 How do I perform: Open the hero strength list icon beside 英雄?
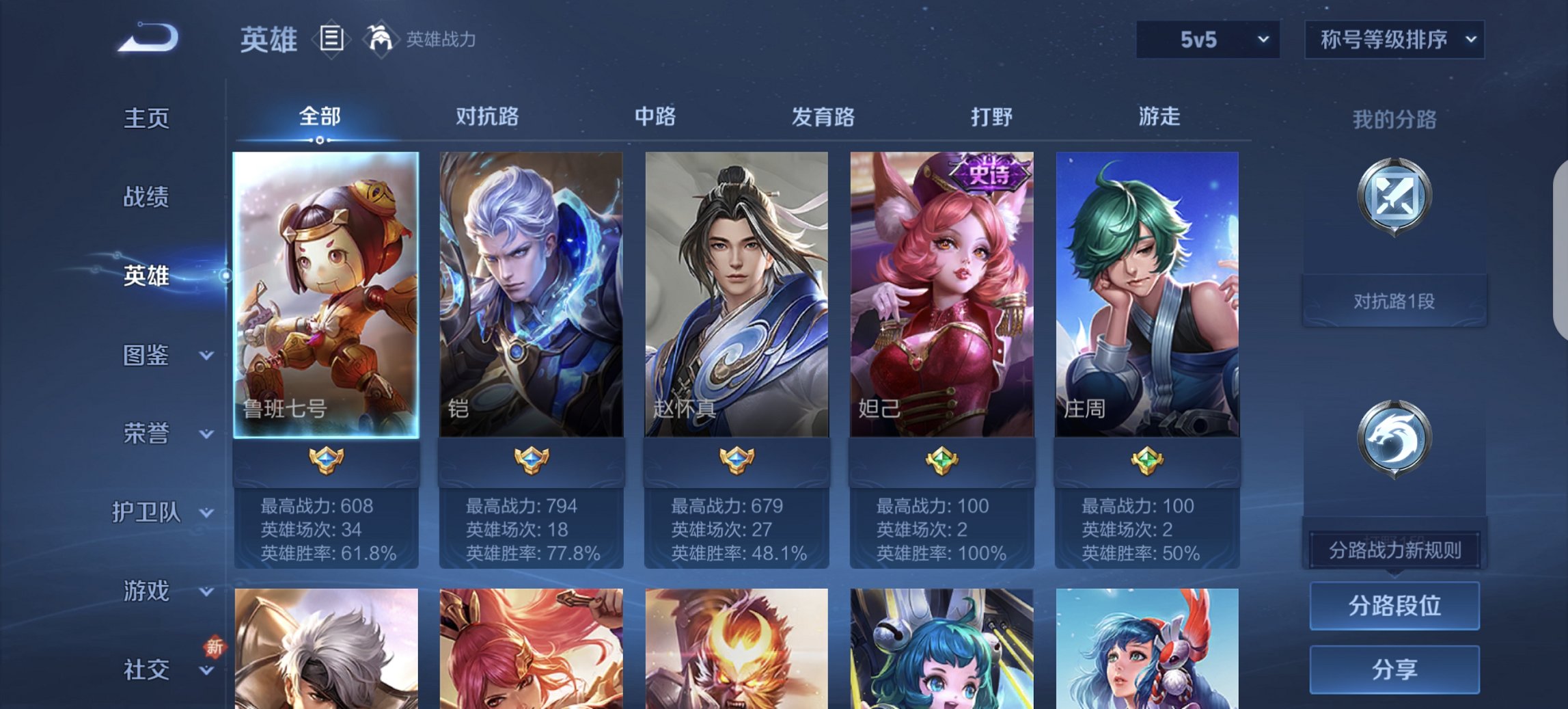point(332,40)
